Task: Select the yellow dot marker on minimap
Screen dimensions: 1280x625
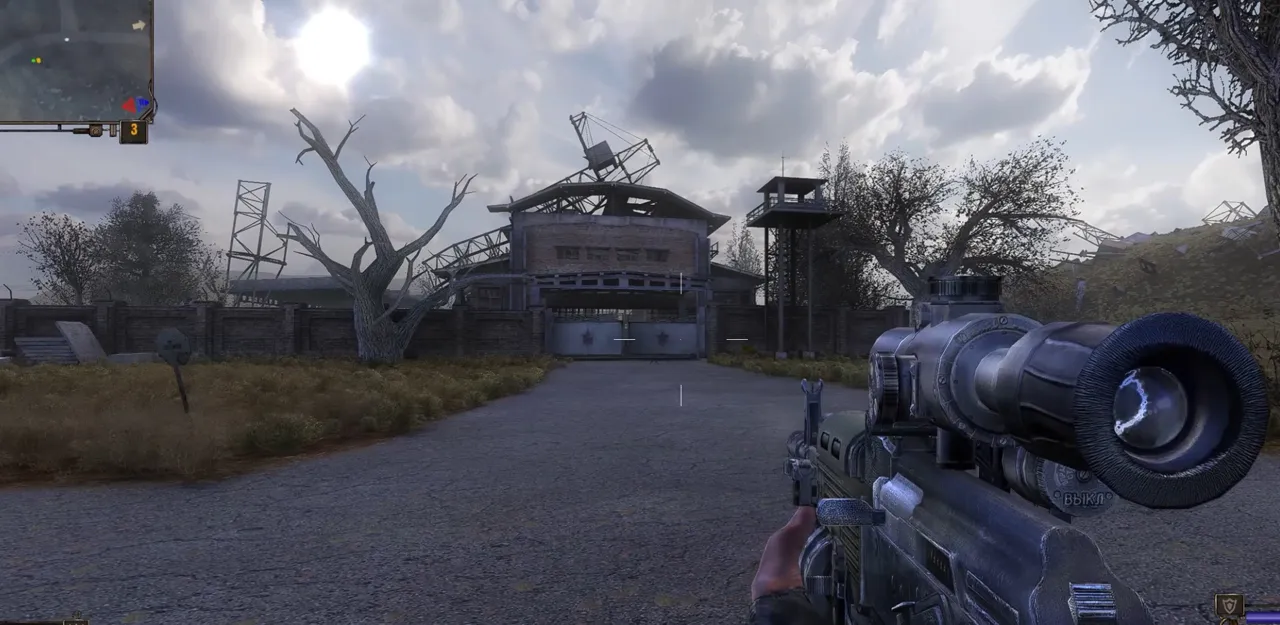Action: point(39,60)
